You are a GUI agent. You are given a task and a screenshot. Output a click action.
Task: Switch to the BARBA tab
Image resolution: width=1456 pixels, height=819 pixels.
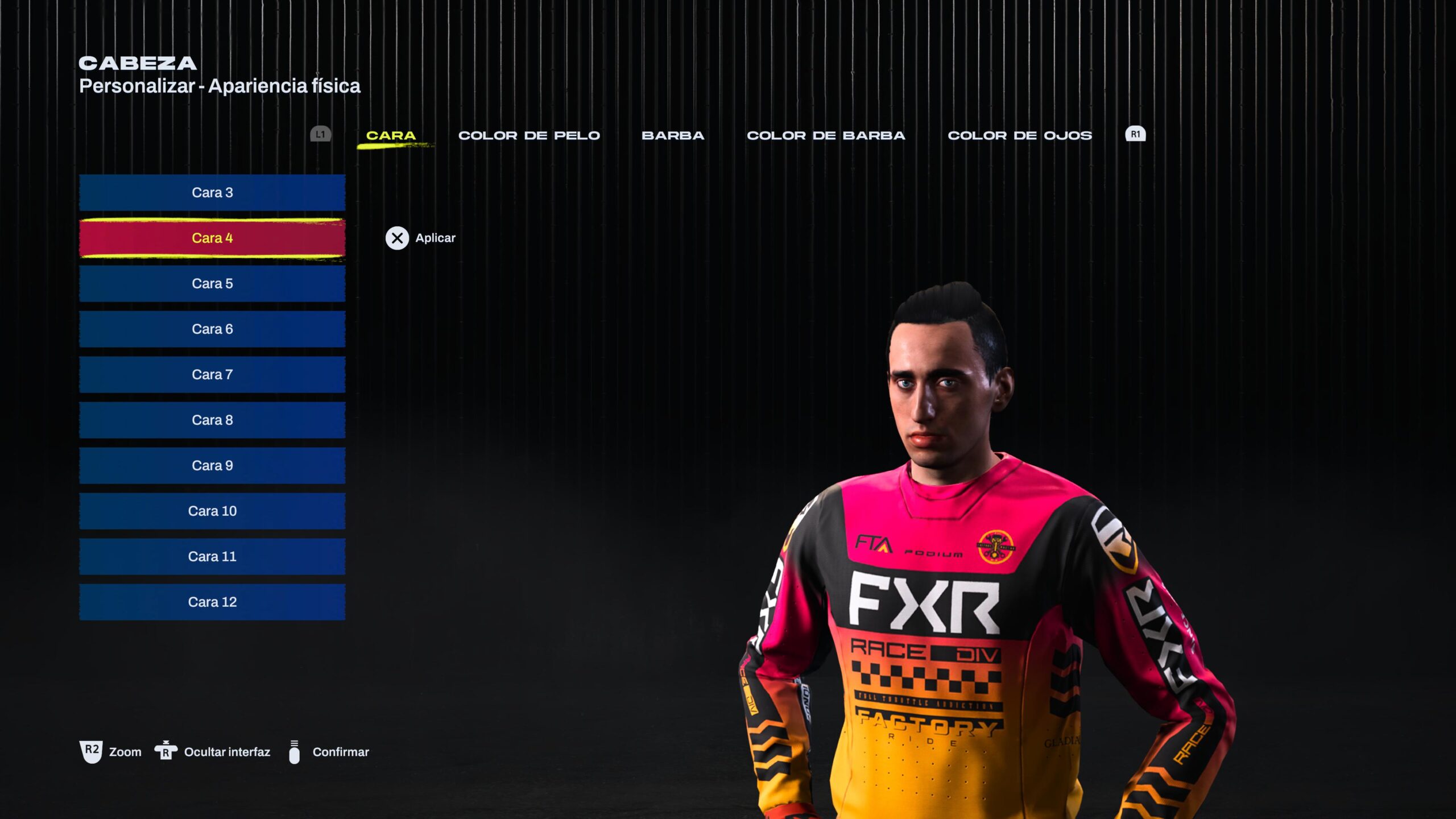[x=673, y=135]
